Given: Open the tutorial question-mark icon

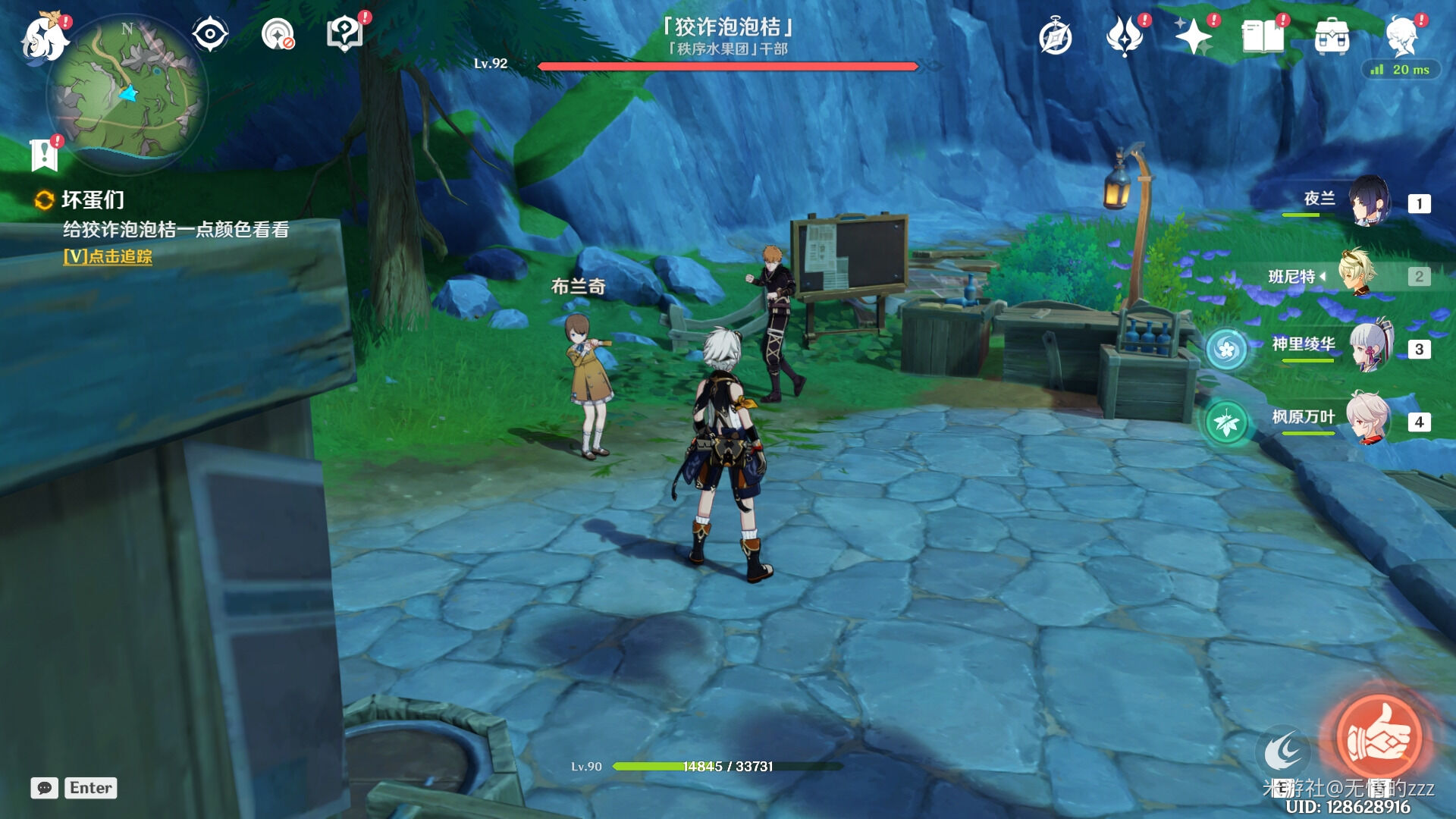Looking at the screenshot, I should [345, 34].
